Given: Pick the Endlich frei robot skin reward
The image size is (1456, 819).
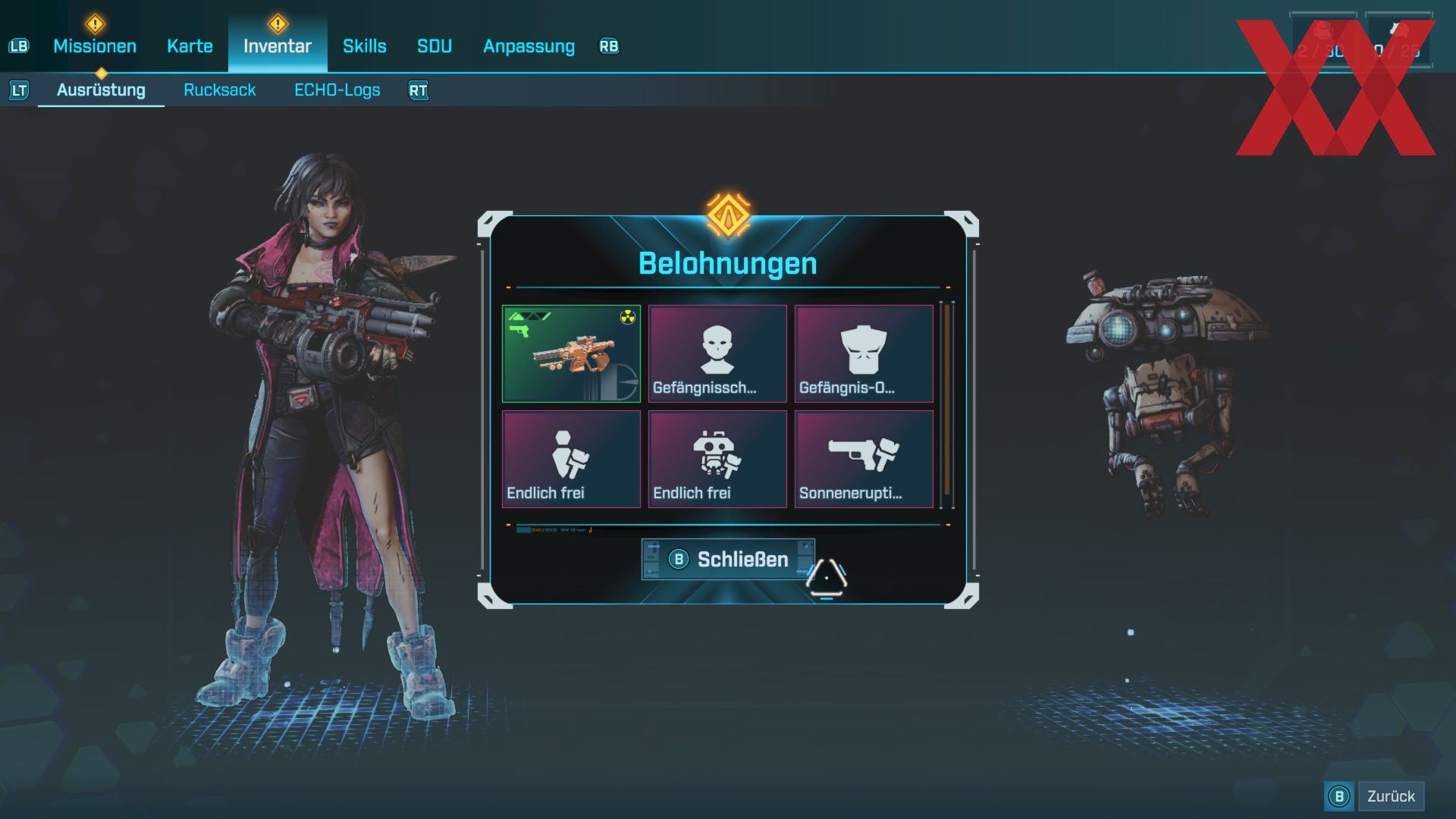Looking at the screenshot, I should click(x=717, y=459).
